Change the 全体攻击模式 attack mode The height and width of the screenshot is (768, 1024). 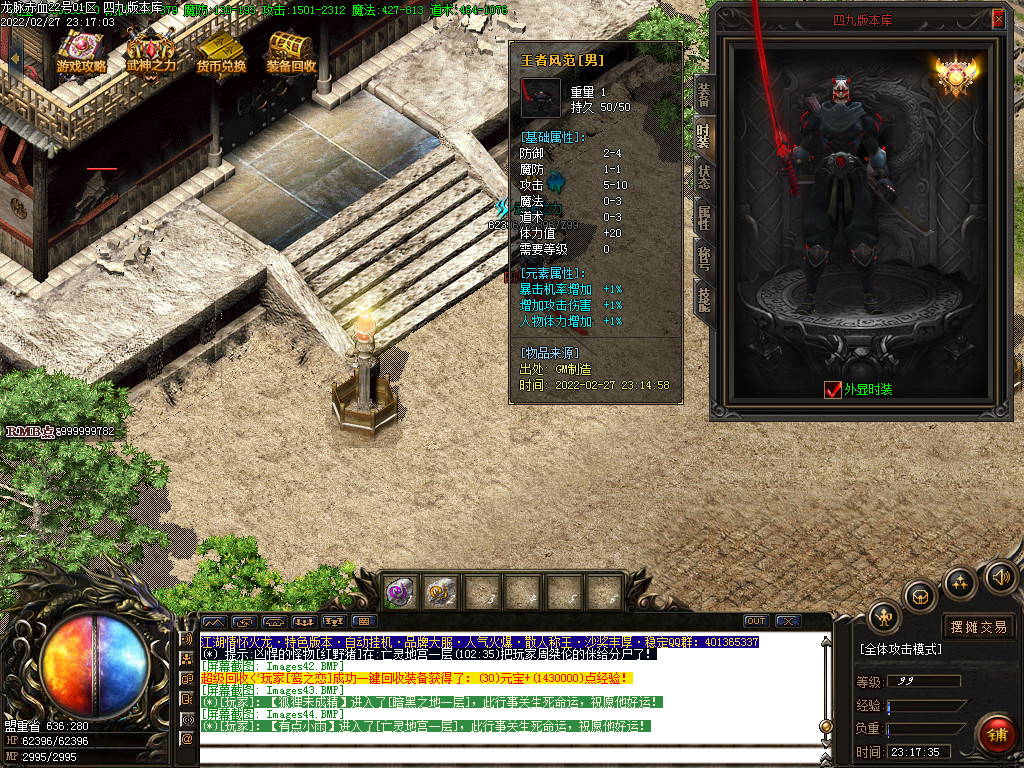tap(900, 649)
